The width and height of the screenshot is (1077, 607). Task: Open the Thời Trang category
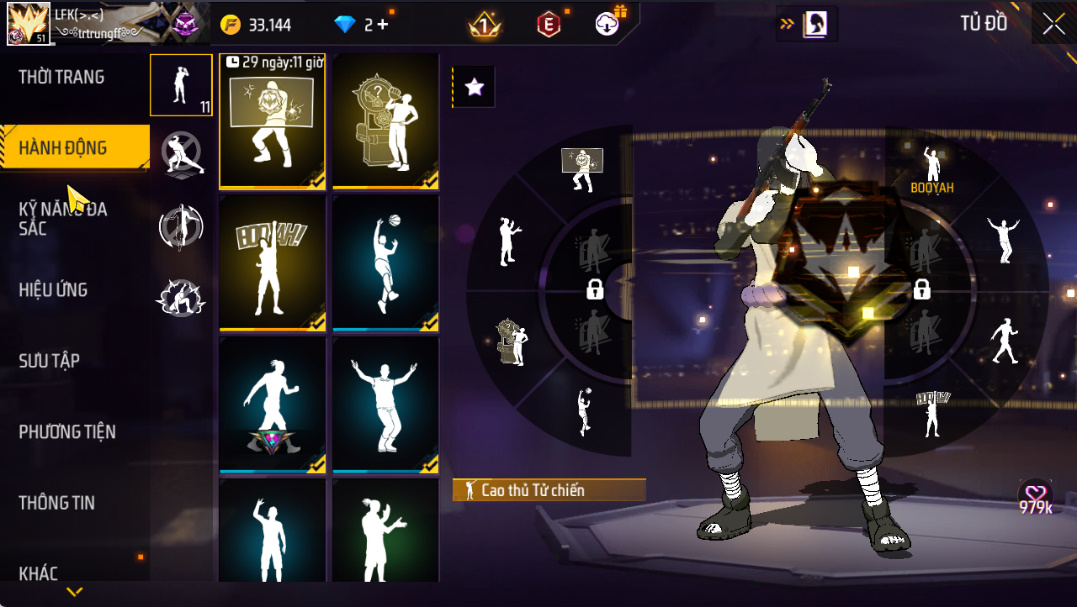62,77
